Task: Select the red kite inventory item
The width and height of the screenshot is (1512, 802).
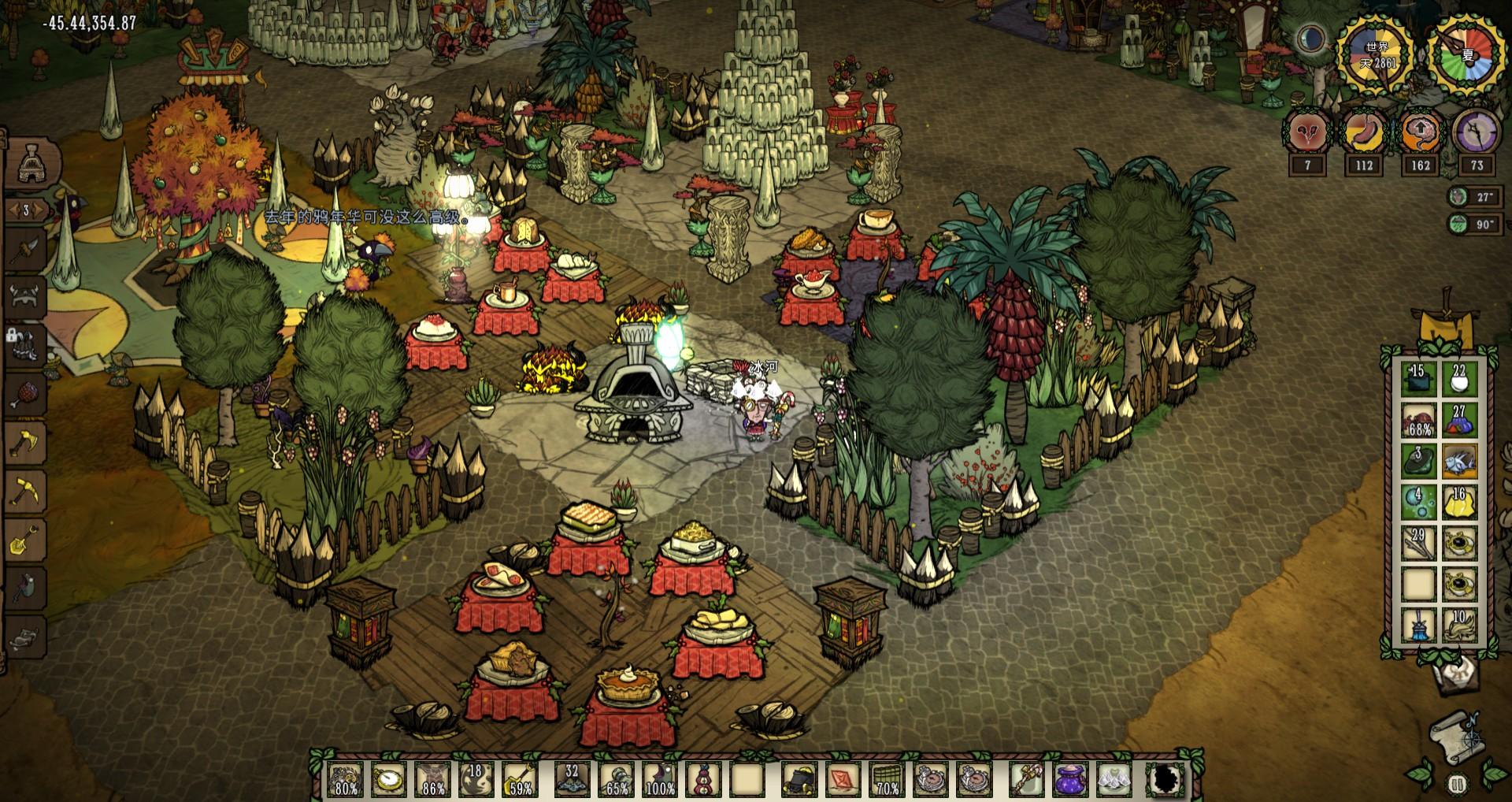Action: coord(843,779)
